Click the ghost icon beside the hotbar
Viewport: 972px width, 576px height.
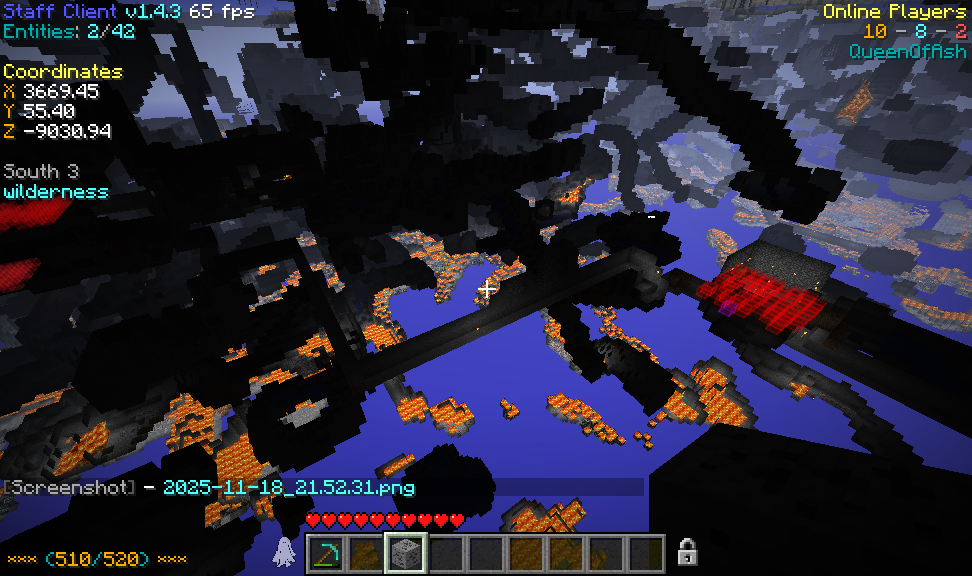[283, 551]
